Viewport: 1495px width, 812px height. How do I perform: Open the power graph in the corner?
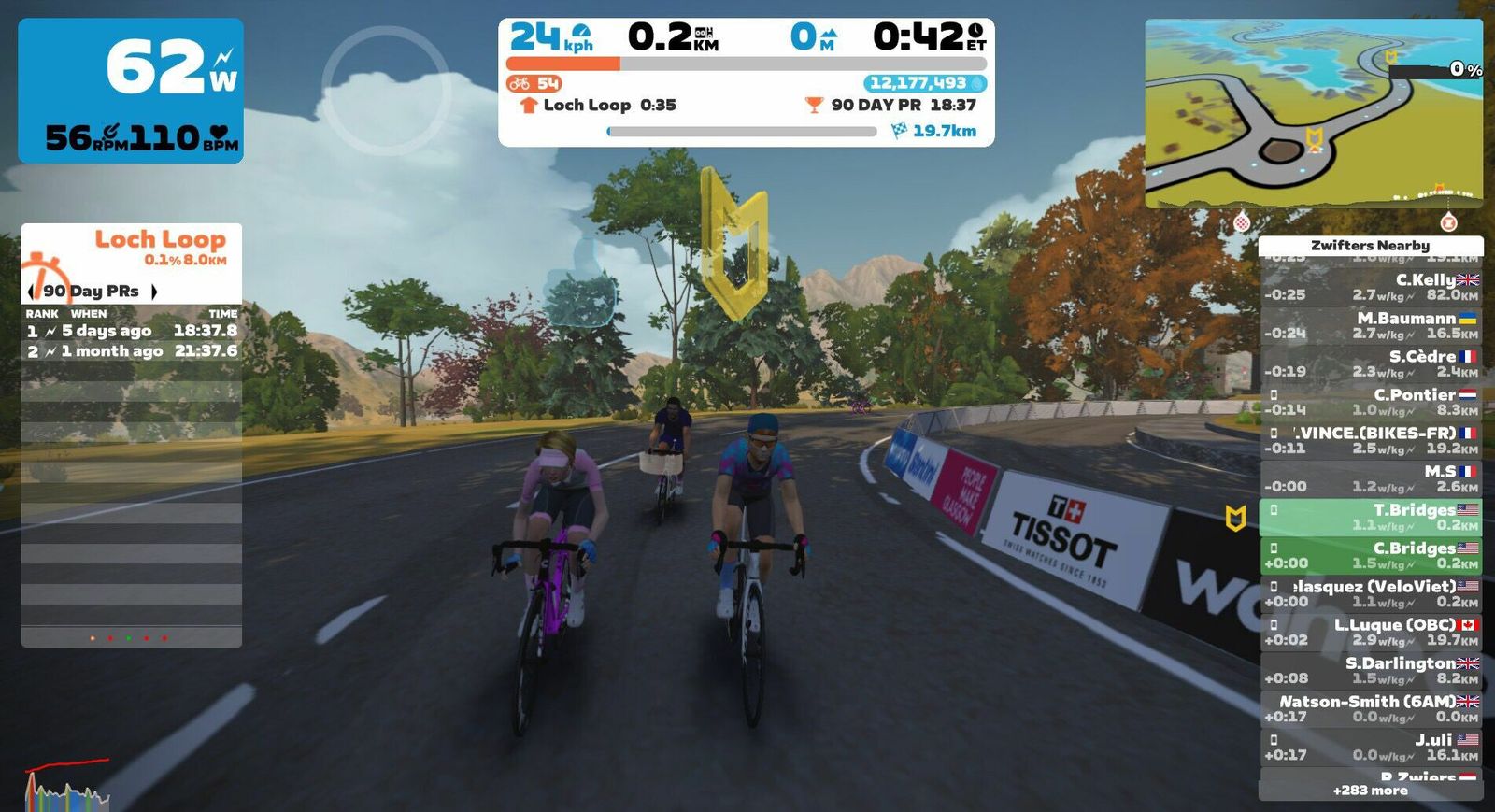[67, 787]
